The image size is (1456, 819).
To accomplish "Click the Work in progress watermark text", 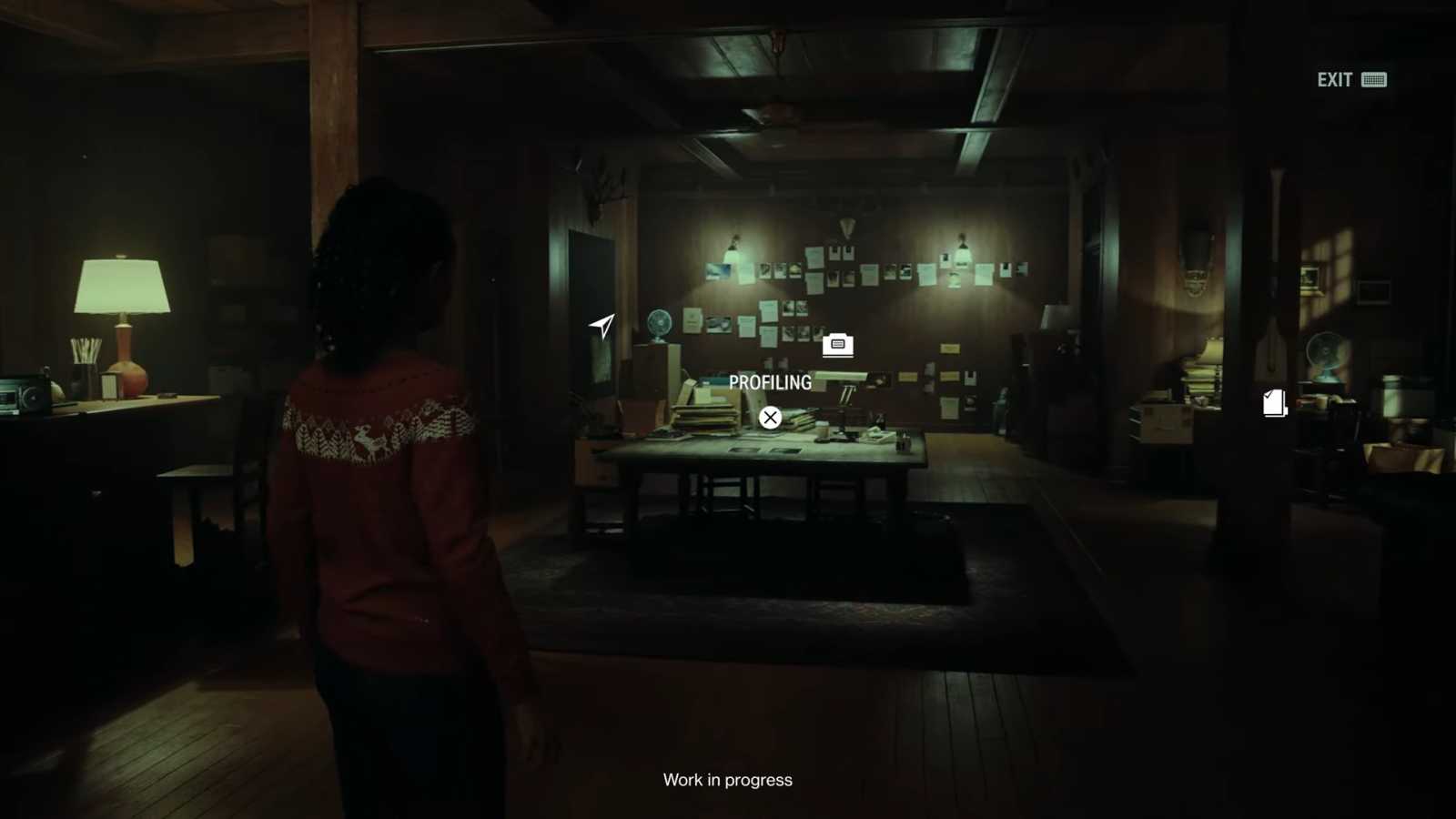I will point(727,779).
